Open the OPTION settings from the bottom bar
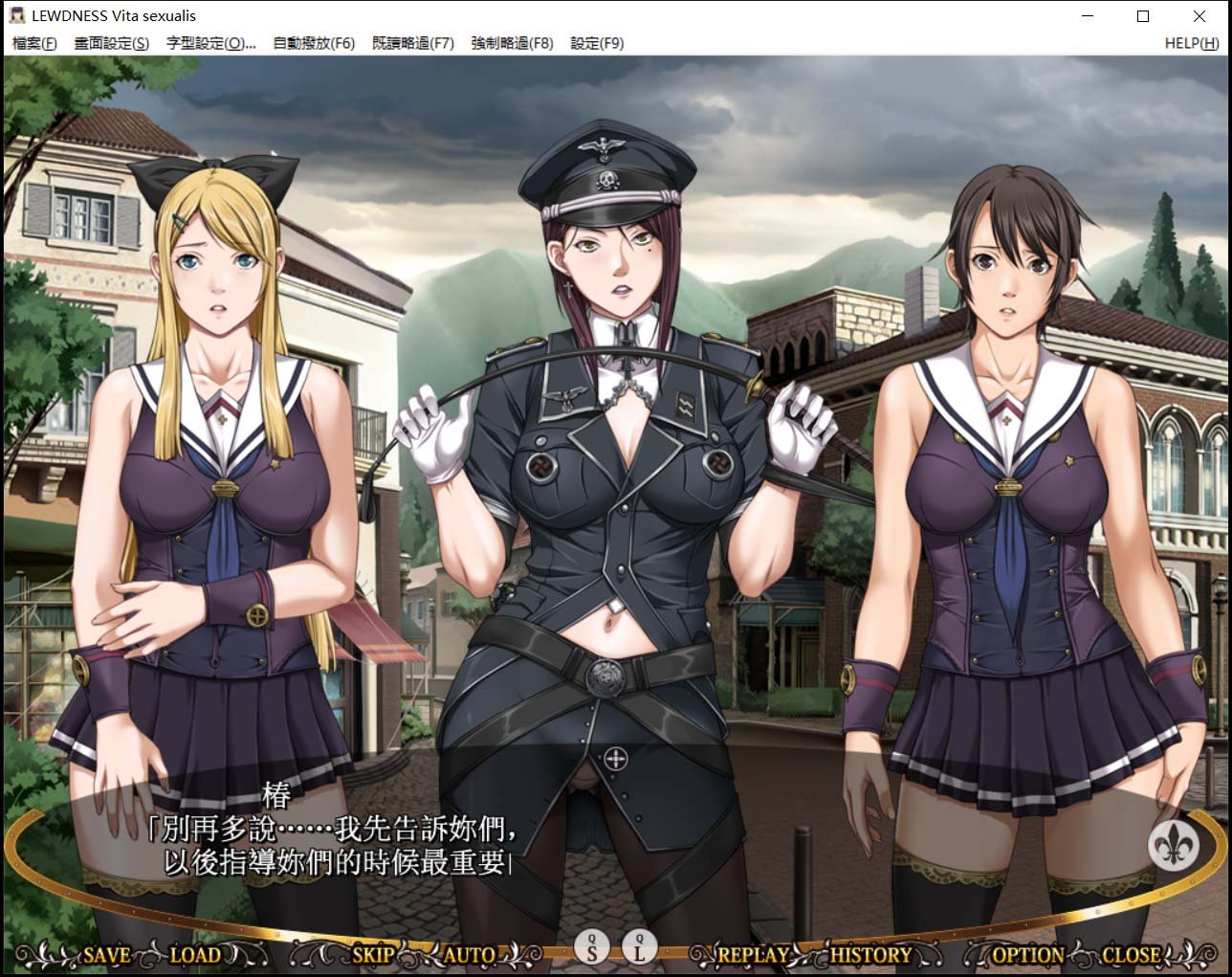This screenshot has height=977, width=1232. click(x=1027, y=955)
